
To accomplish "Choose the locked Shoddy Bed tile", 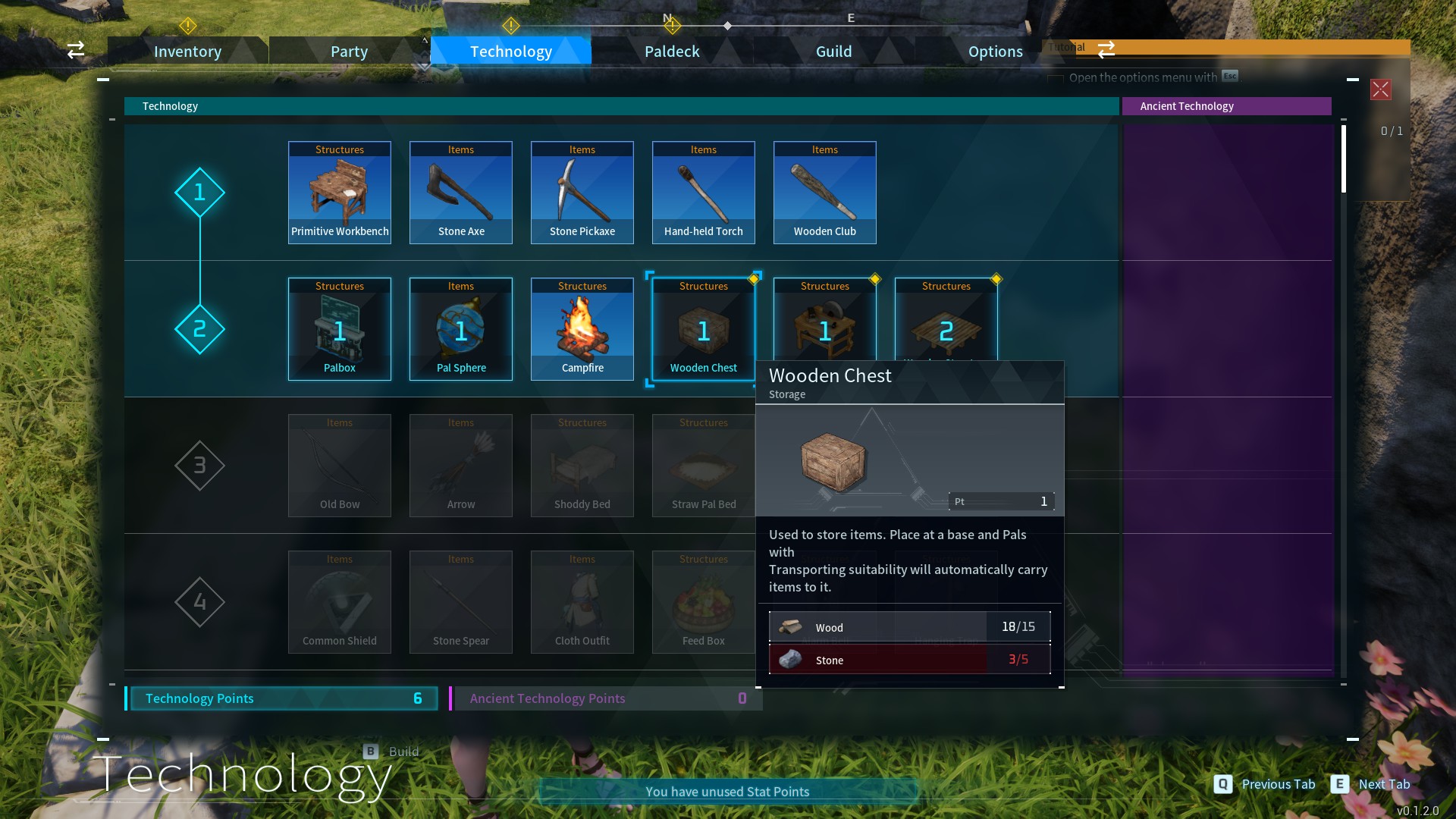I will pos(582,466).
